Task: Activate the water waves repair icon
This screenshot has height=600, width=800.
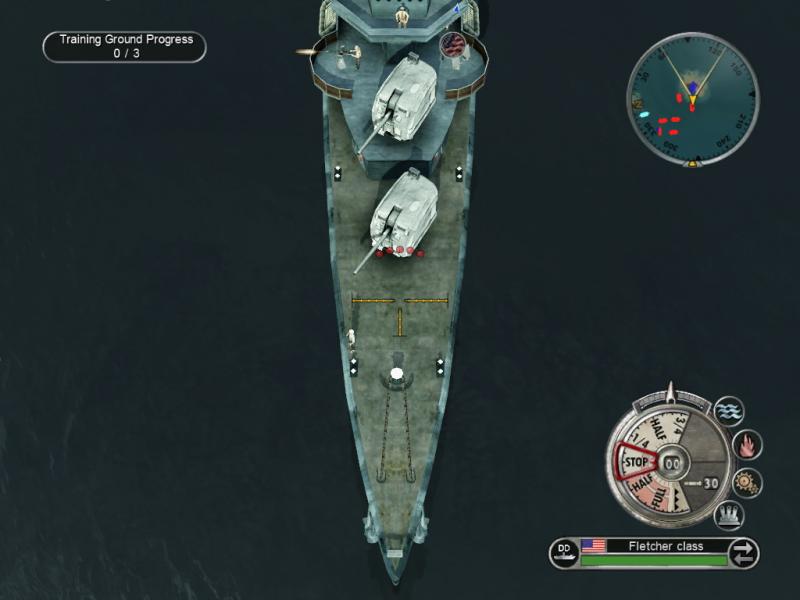Action: 729,411
